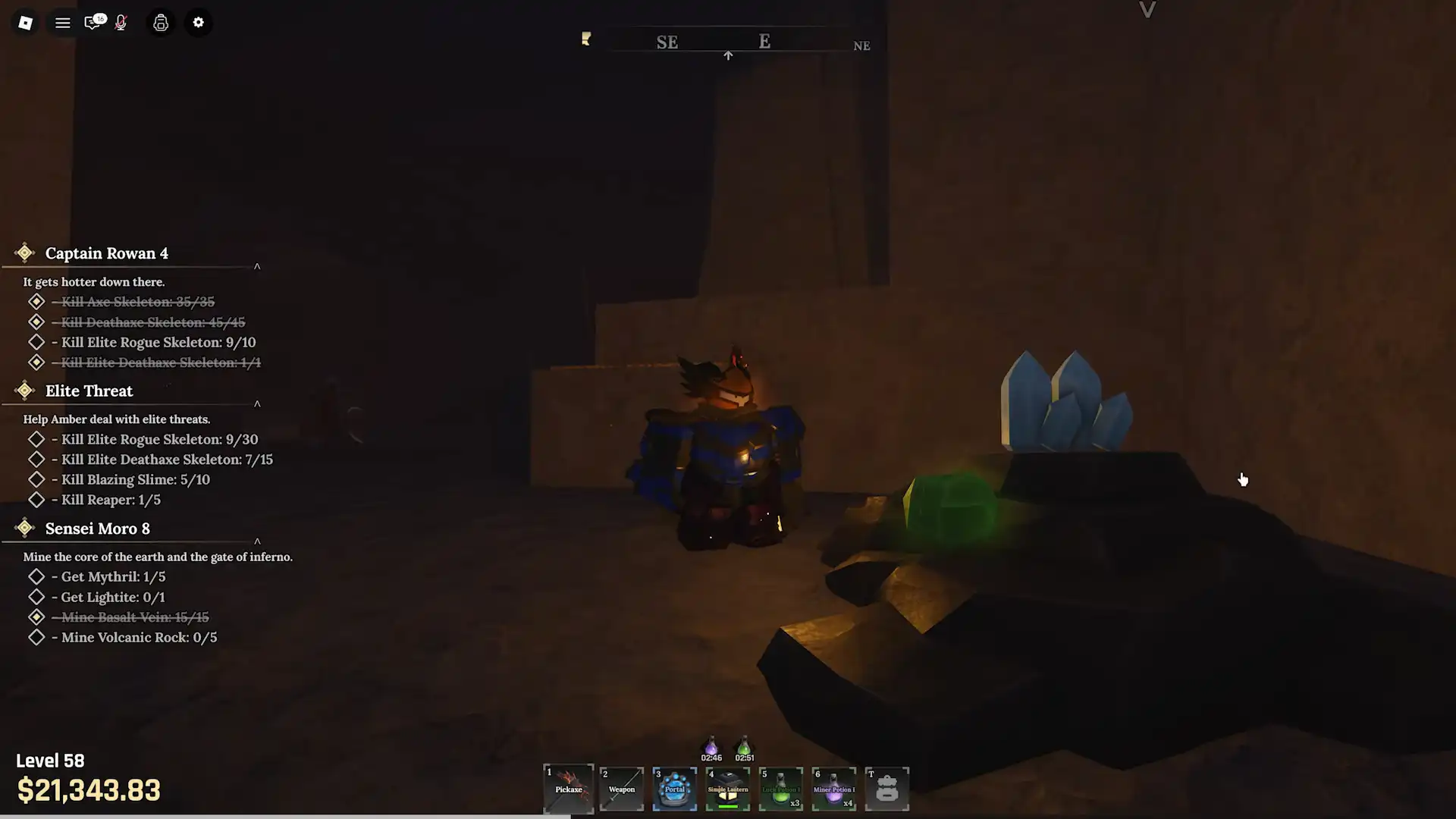
Task: Open the chat with 16 notifications
Action: click(x=93, y=23)
